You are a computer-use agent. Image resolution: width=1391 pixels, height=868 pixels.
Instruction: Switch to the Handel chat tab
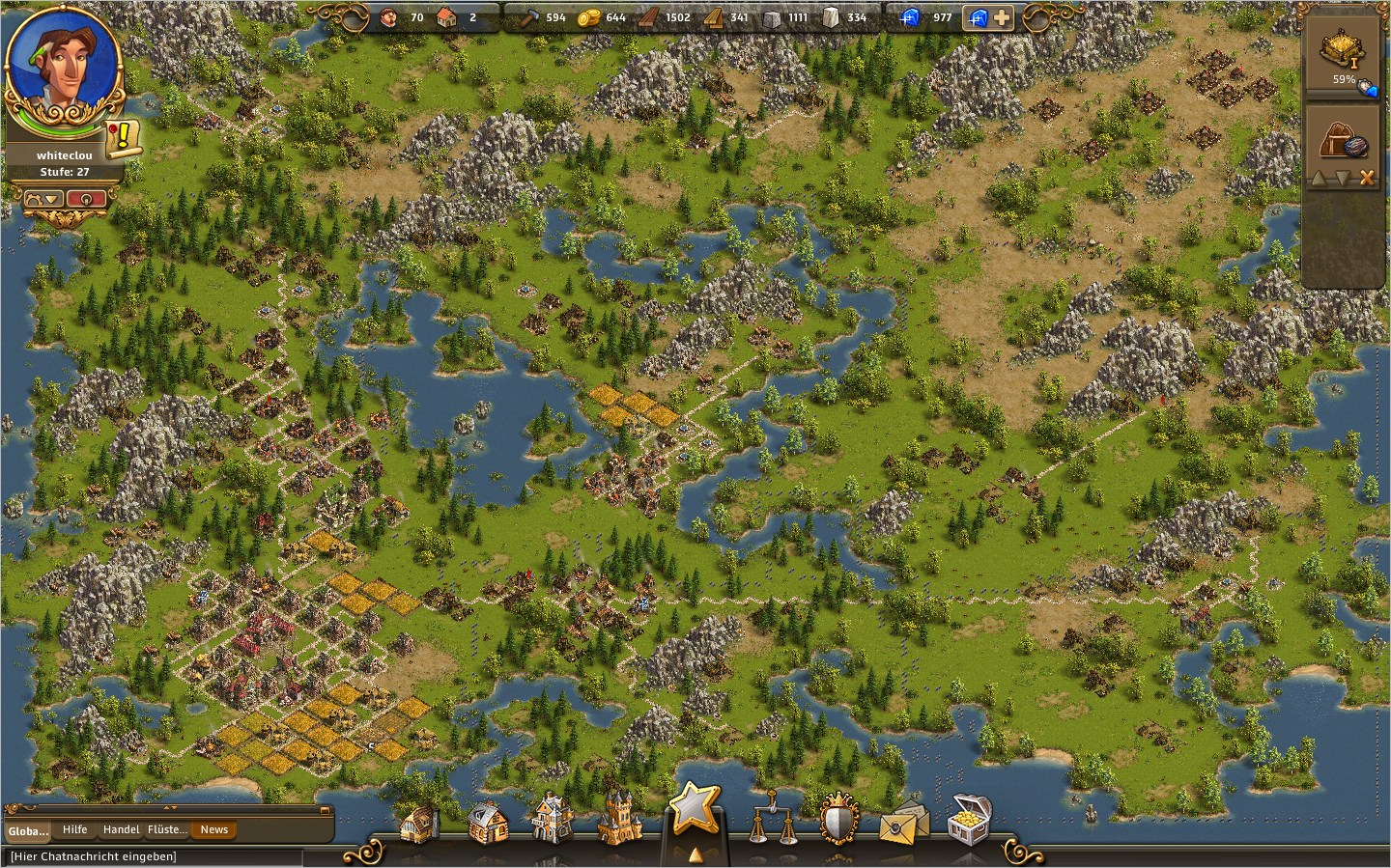click(x=121, y=830)
